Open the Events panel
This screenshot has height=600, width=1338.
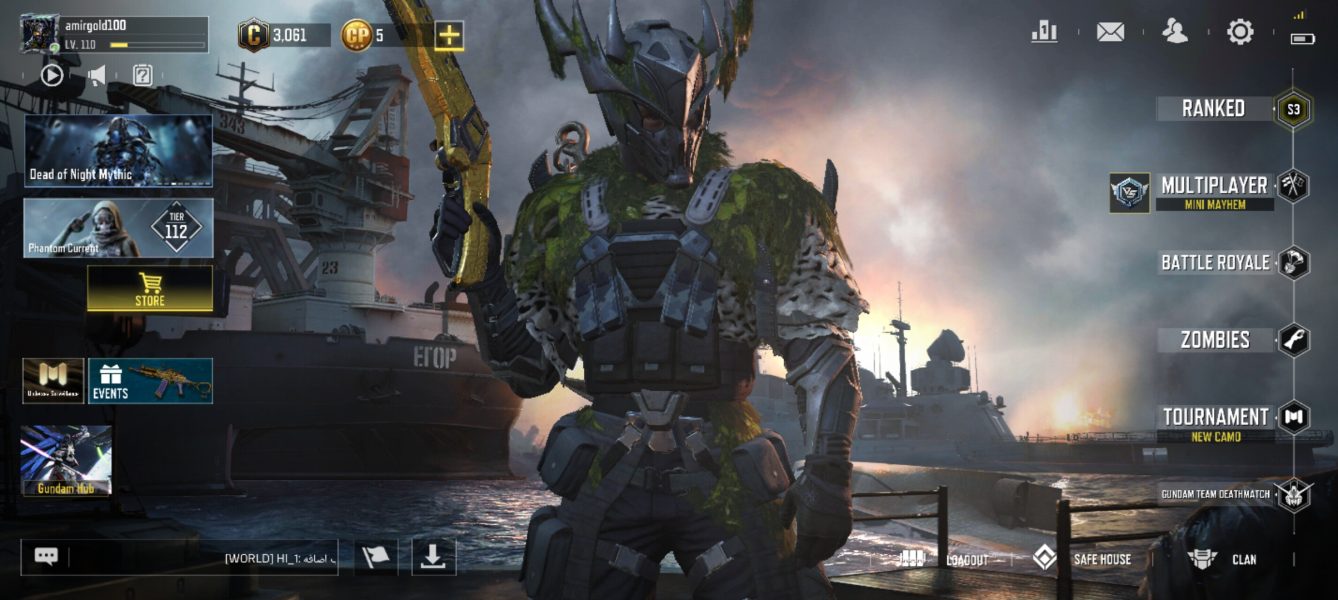[150, 381]
